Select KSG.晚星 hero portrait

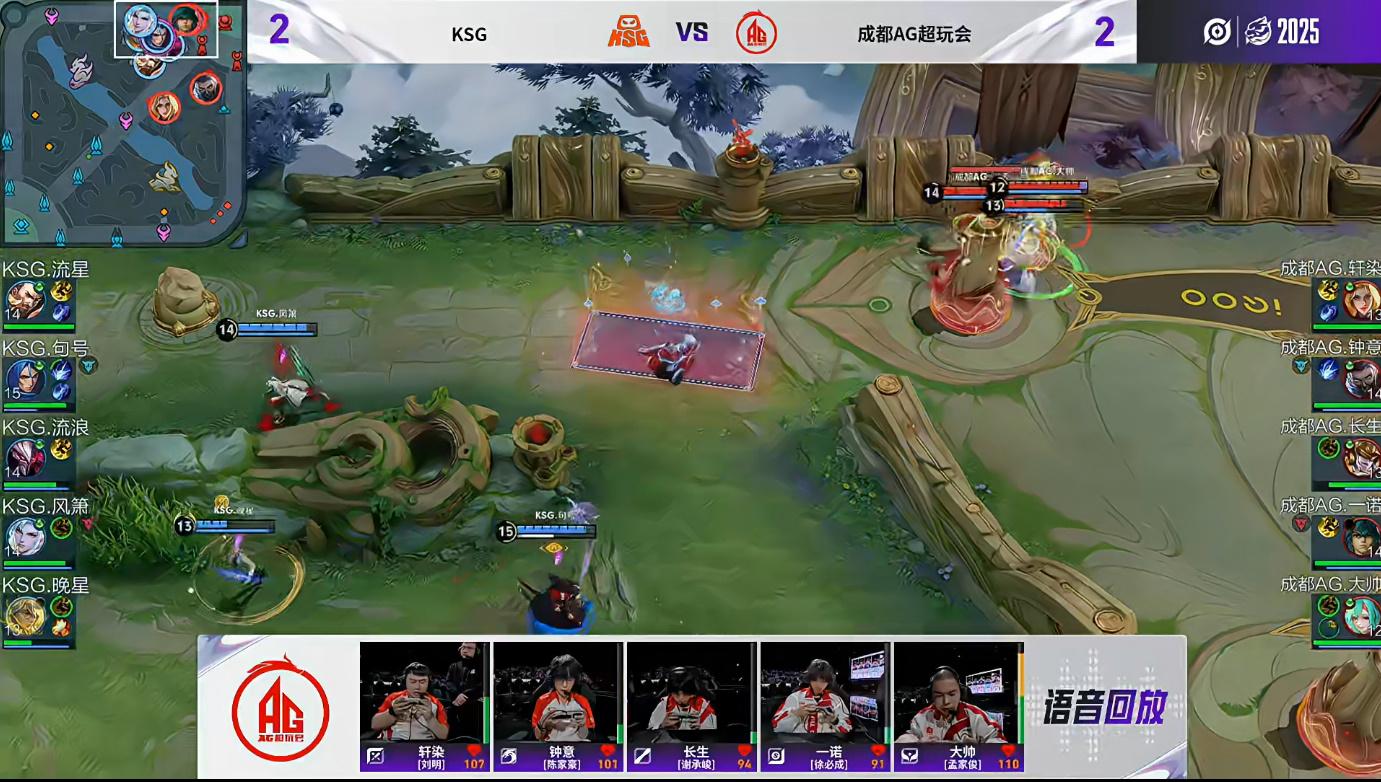point(24,617)
